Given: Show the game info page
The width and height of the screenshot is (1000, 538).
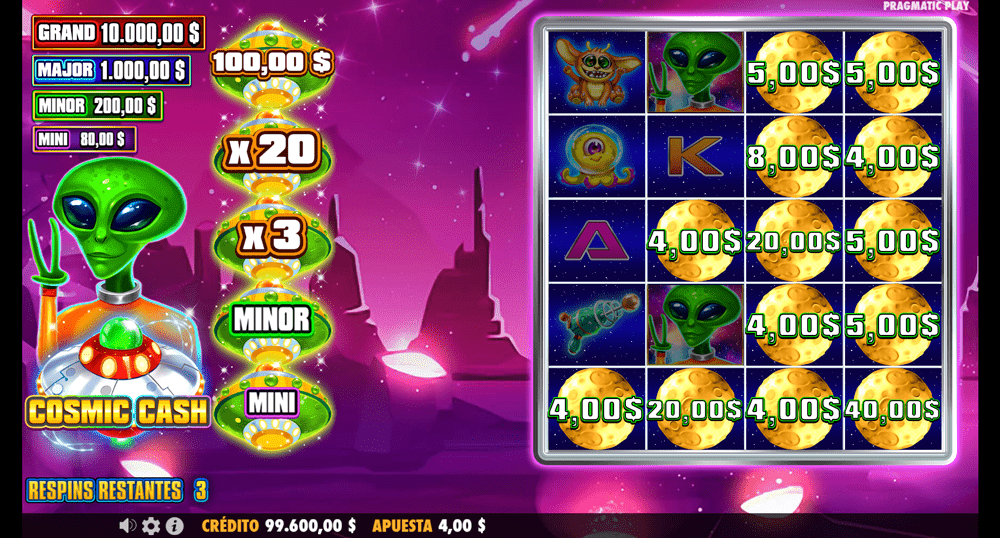Looking at the screenshot, I should pos(174,525).
